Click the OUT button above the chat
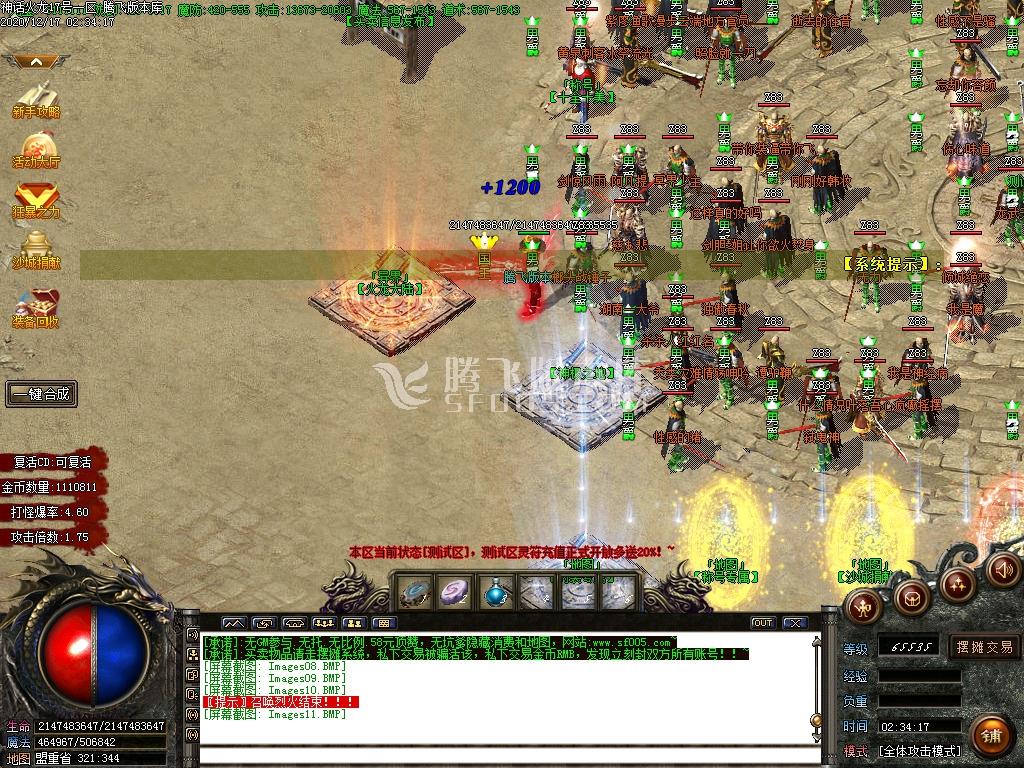Image resolution: width=1024 pixels, height=768 pixels. pos(763,623)
